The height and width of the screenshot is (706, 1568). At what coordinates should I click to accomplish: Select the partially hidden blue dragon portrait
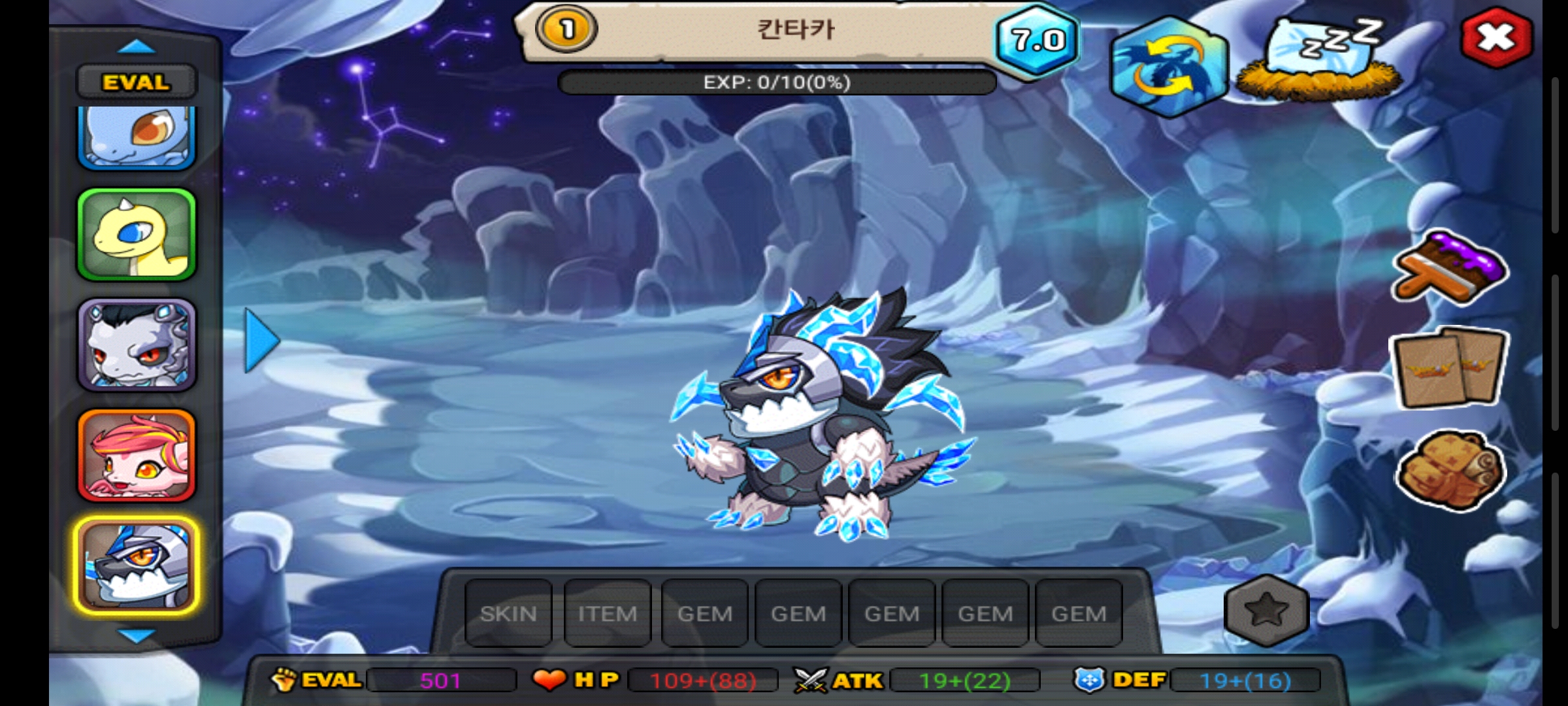[x=137, y=137]
